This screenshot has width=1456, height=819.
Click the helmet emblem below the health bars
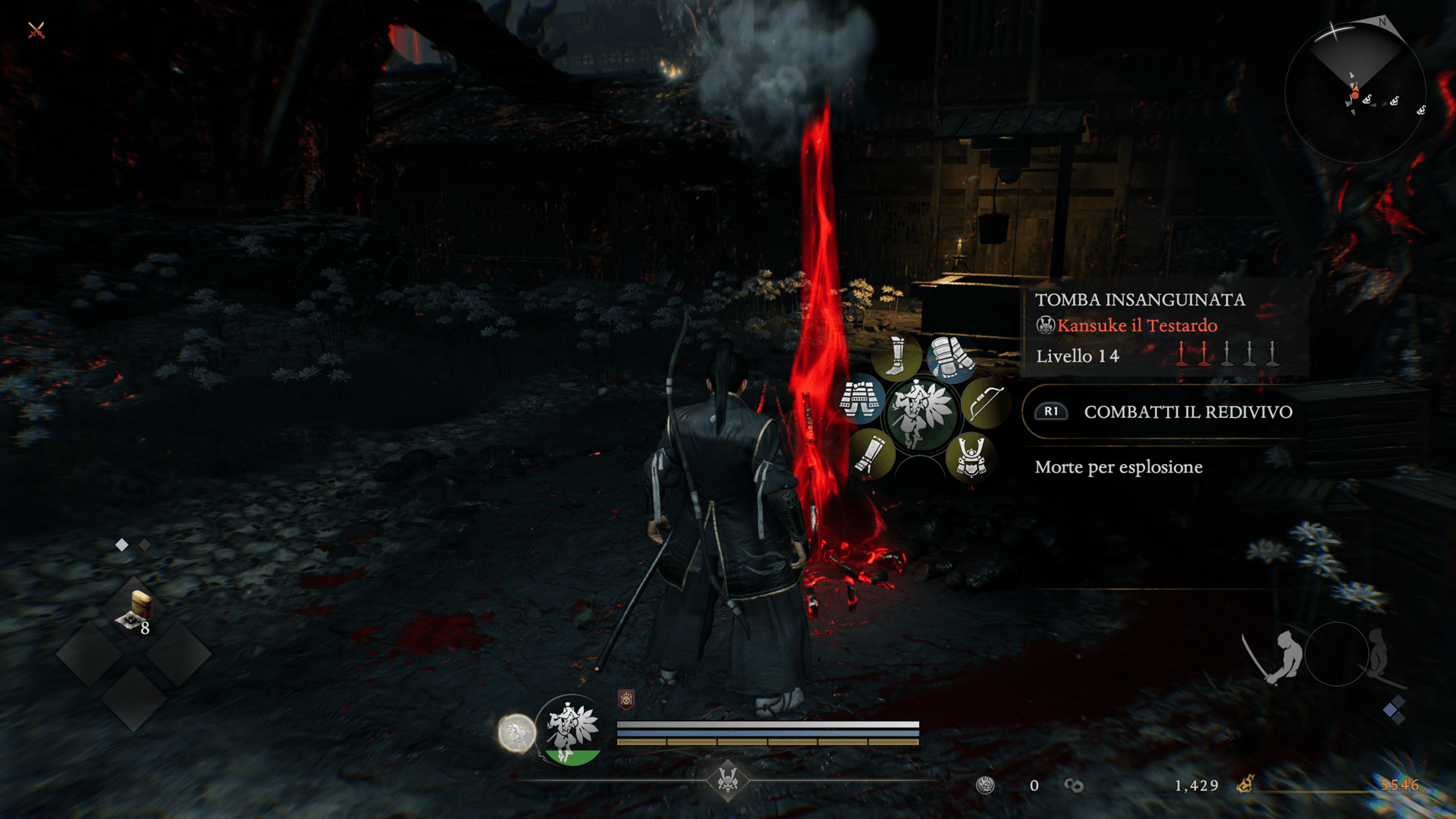pyautogui.click(x=728, y=780)
